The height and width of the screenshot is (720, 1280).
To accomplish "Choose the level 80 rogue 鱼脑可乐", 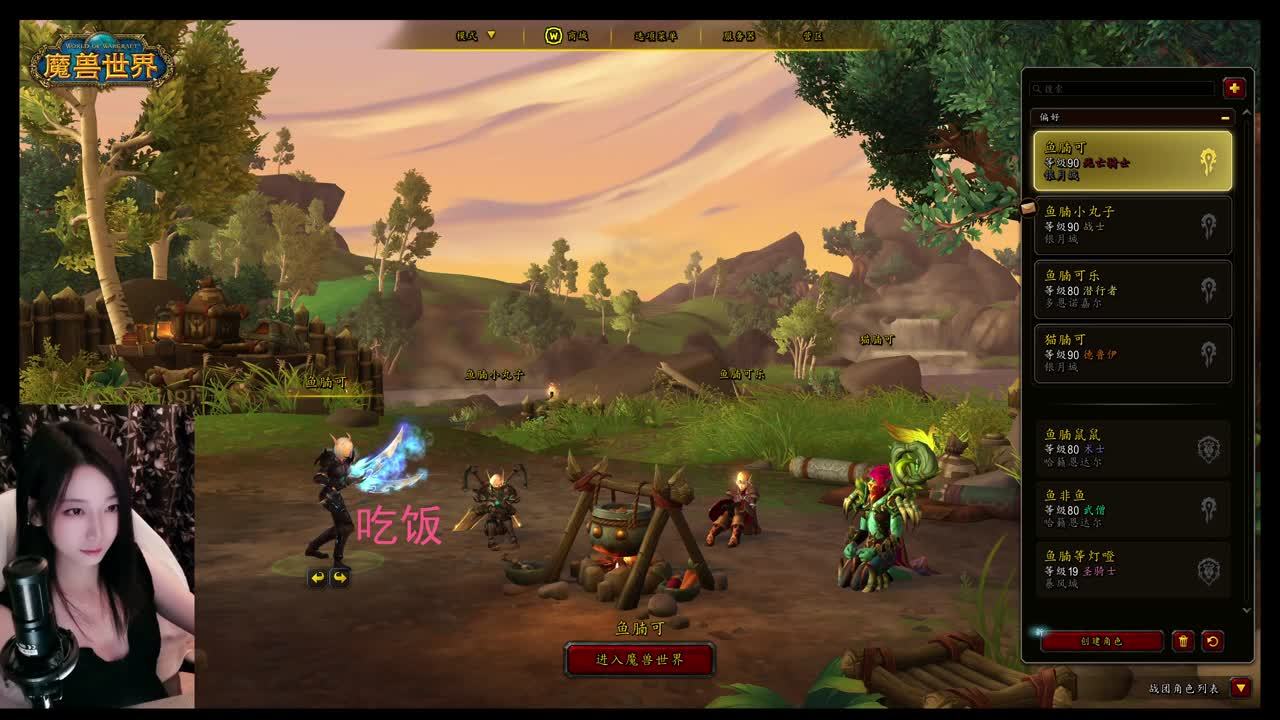I will [1132, 289].
